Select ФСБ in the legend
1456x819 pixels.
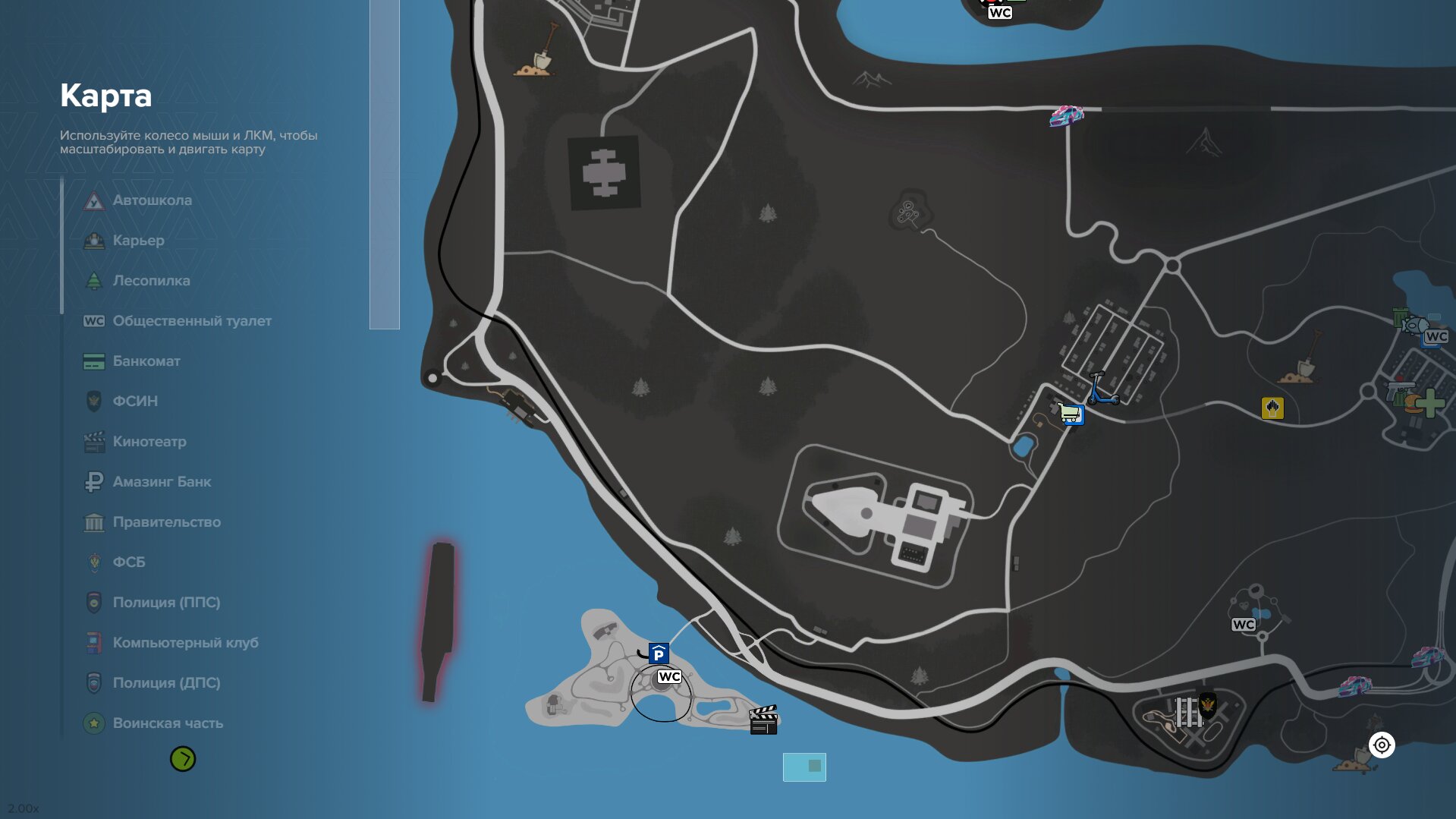click(128, 562)
